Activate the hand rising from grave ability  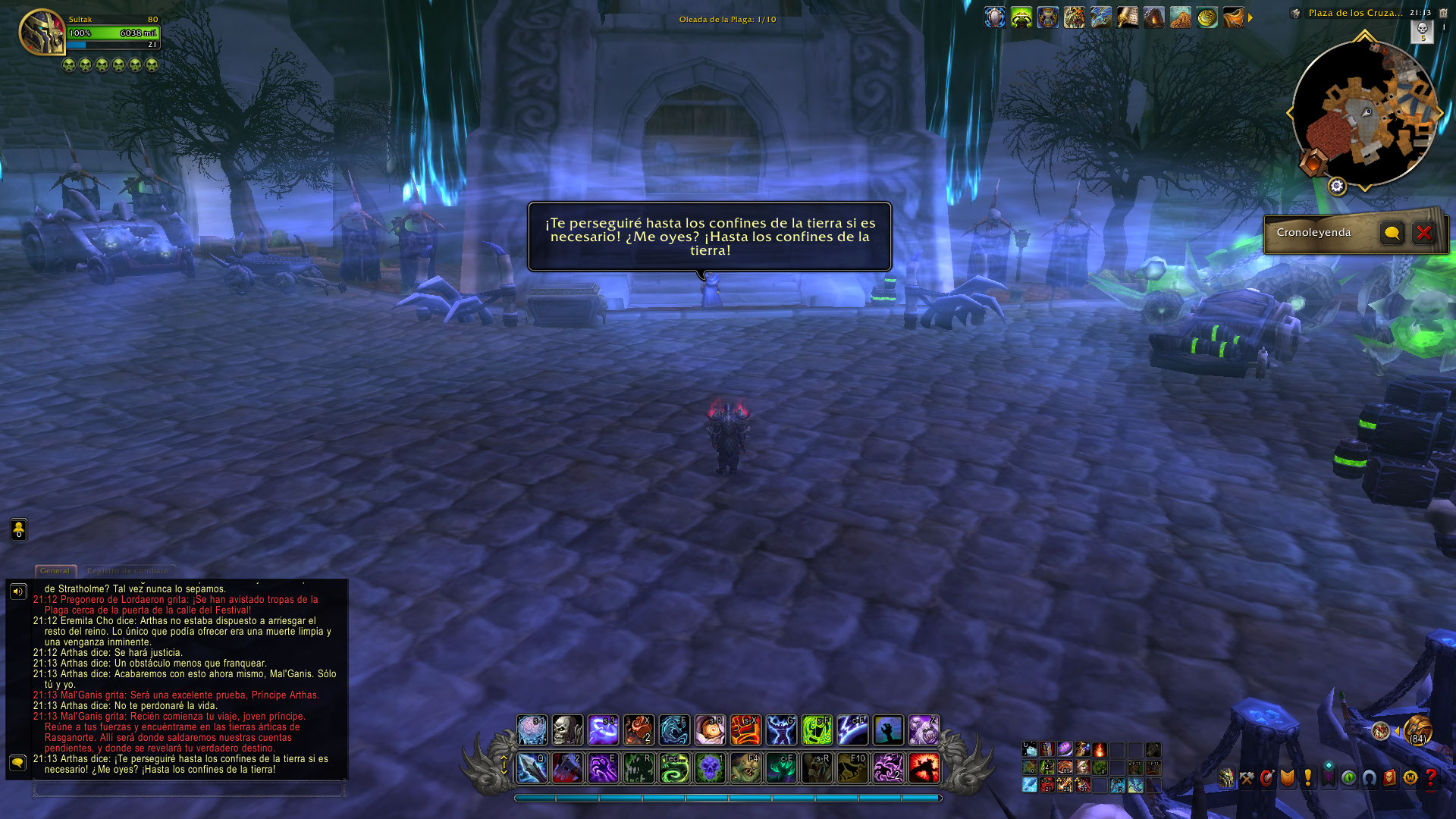(x=888, y=730)
